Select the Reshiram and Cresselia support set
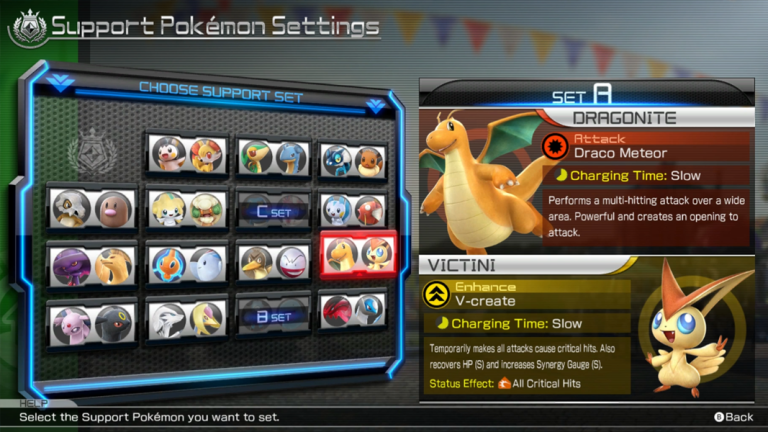 tap(184, 317)
